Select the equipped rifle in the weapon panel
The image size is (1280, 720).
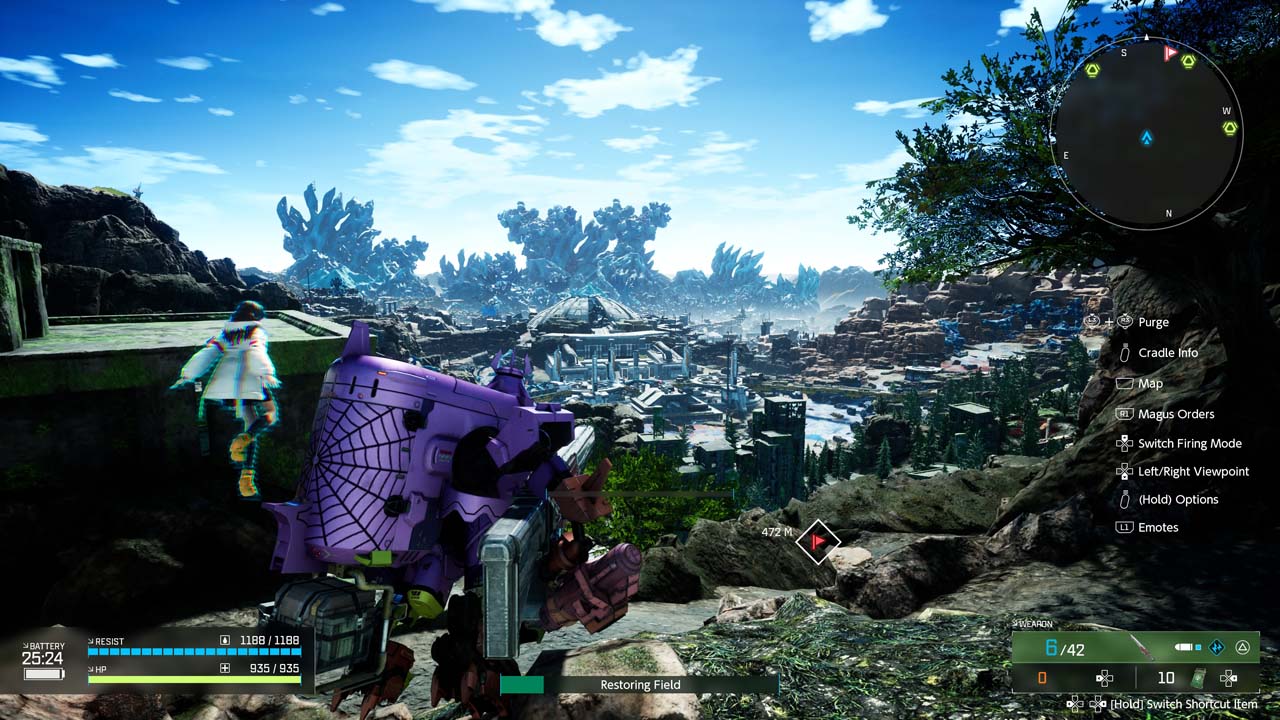click(1141, 647)
